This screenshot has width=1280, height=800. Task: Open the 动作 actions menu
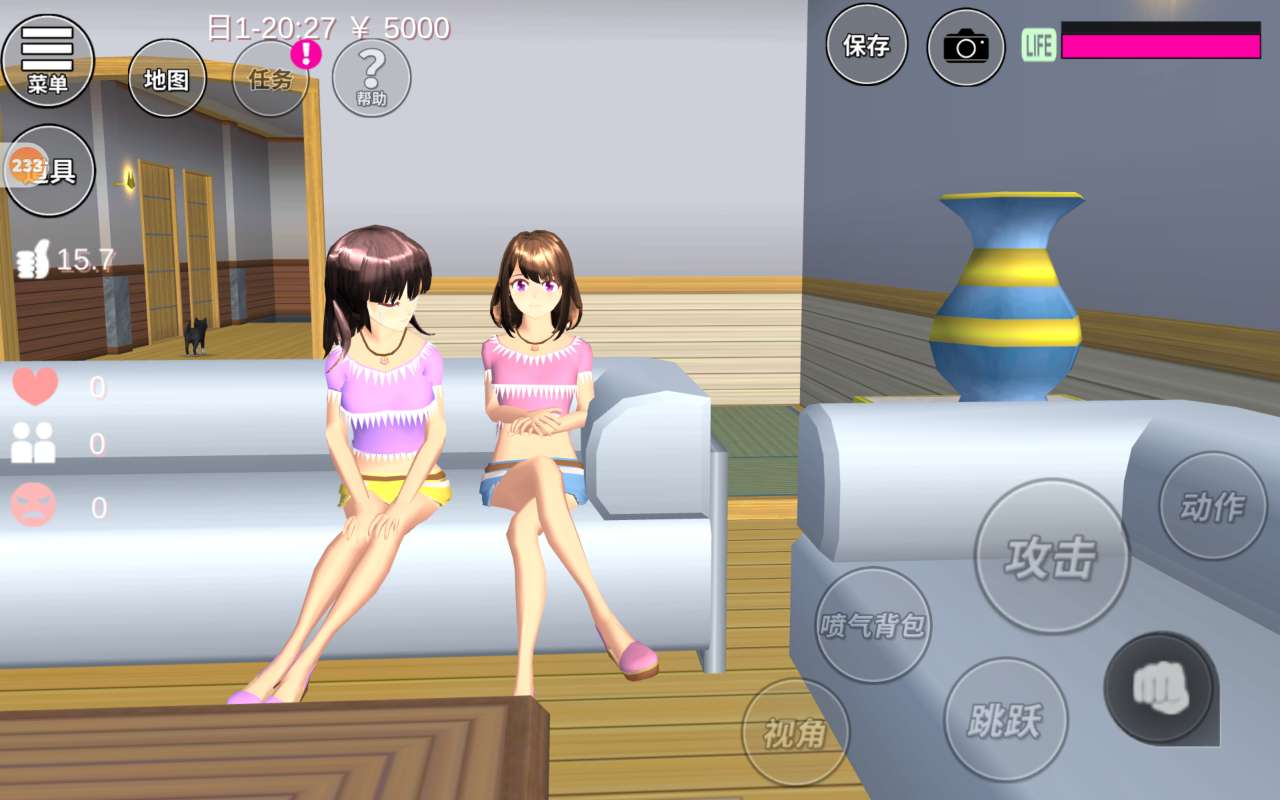[x=1212, y=506]
